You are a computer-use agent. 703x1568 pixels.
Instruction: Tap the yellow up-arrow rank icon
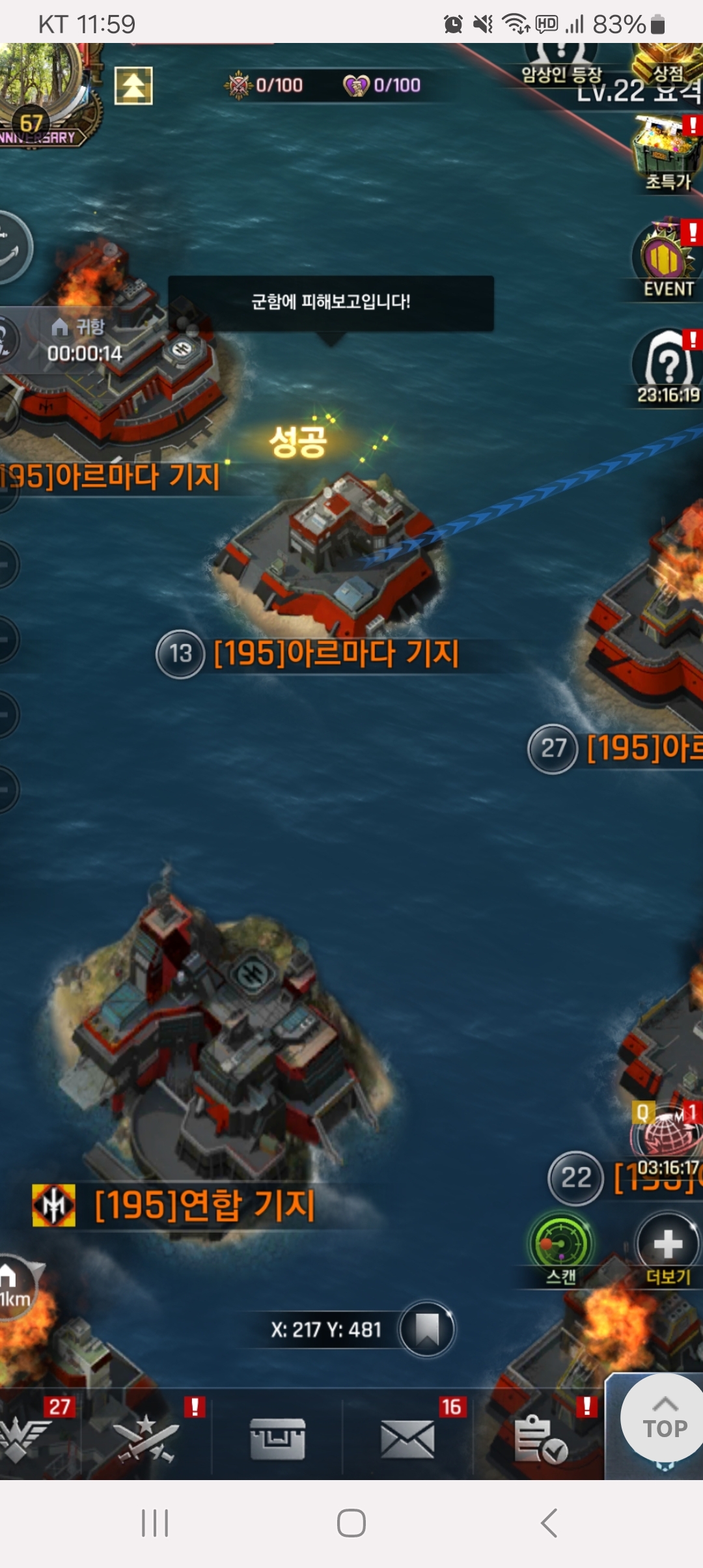133,86
